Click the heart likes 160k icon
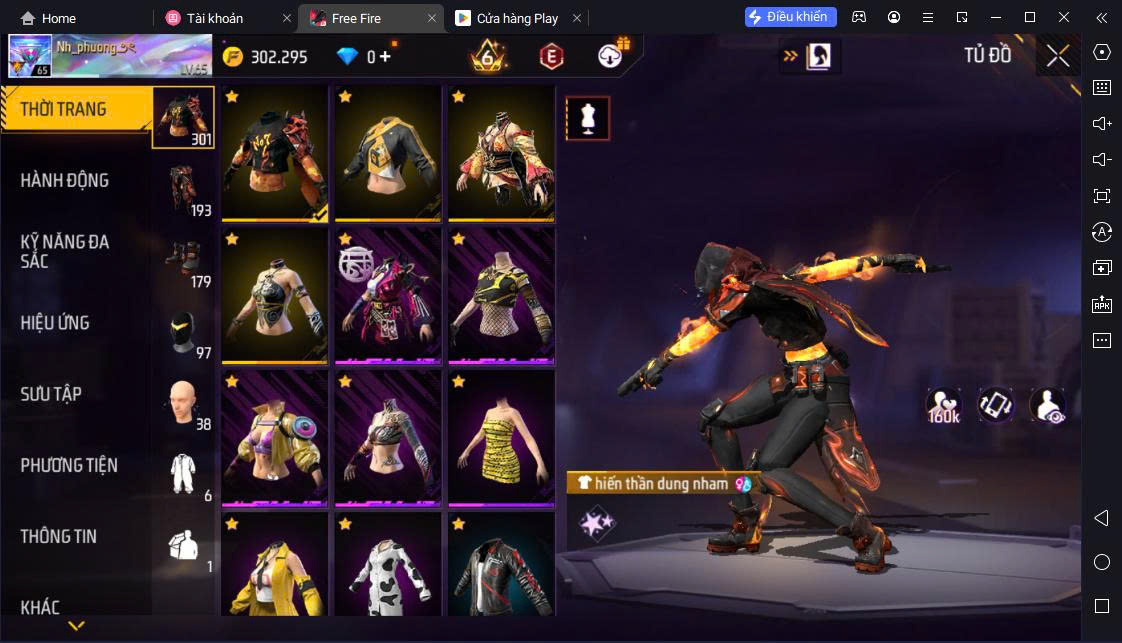 point(943,405)
